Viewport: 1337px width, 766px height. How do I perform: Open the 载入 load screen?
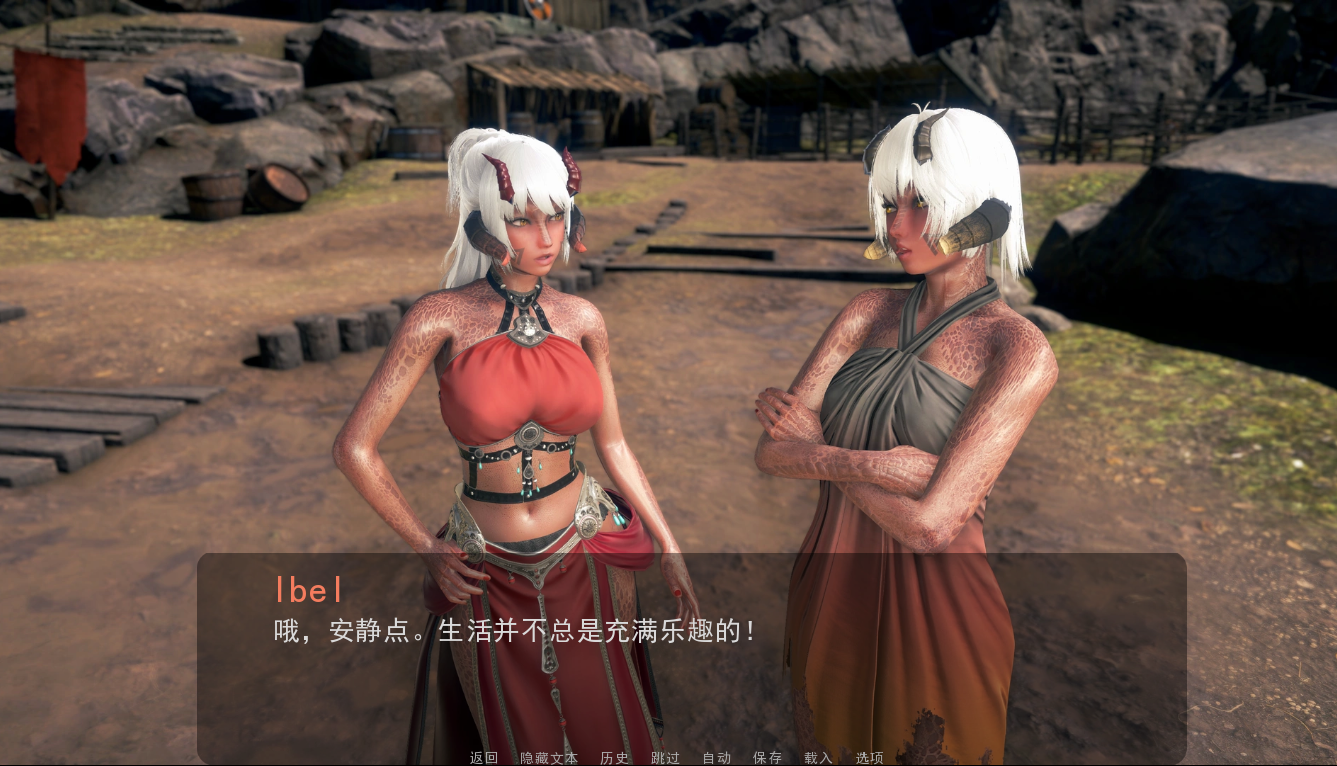point(819,758)
